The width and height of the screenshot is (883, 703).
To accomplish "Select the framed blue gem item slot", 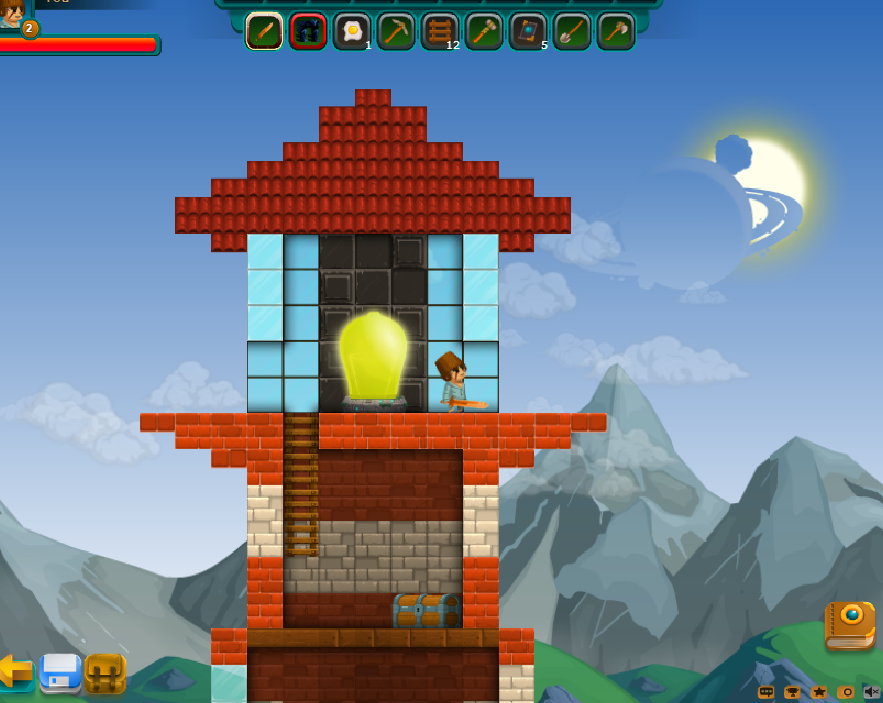I will (x=528, y=31).
